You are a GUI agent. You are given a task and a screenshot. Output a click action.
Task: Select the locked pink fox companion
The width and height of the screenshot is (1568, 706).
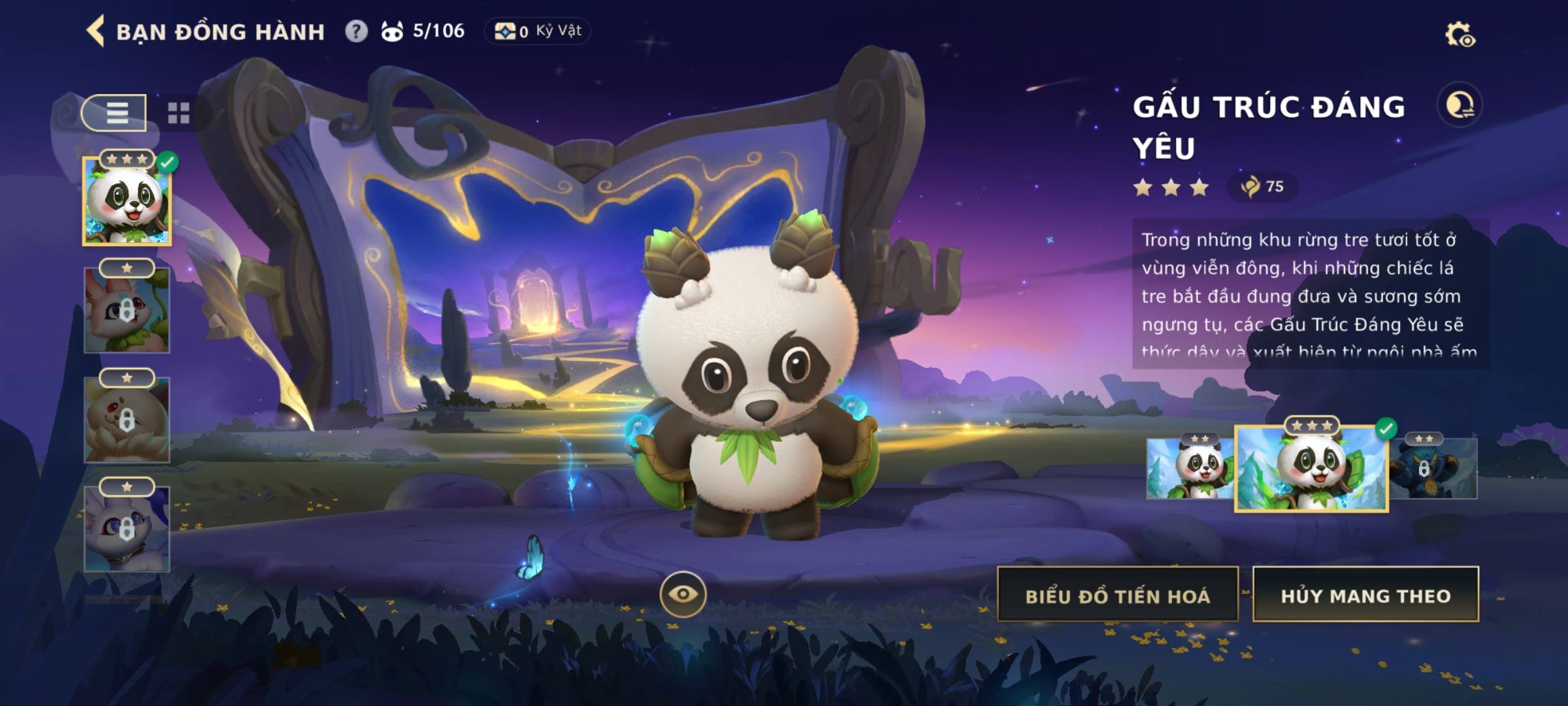point(127,311)
